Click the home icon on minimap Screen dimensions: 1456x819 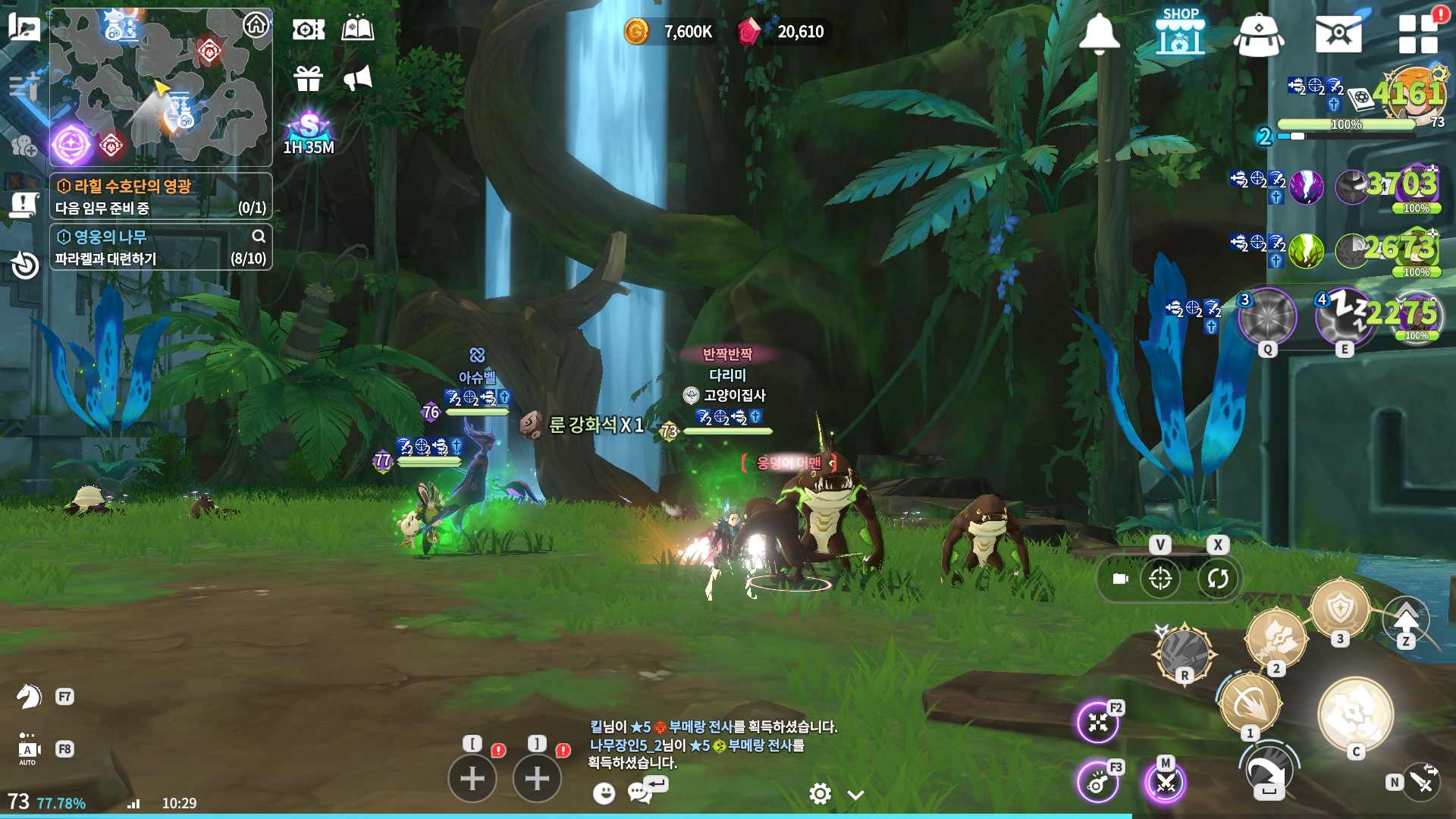click(x=256, y=25)
